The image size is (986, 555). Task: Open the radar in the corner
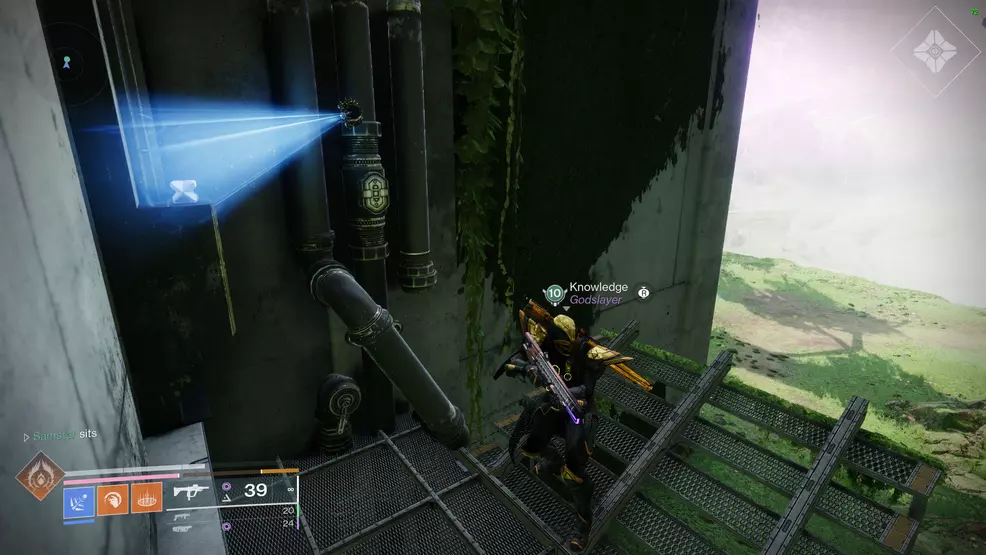(68, 62)
